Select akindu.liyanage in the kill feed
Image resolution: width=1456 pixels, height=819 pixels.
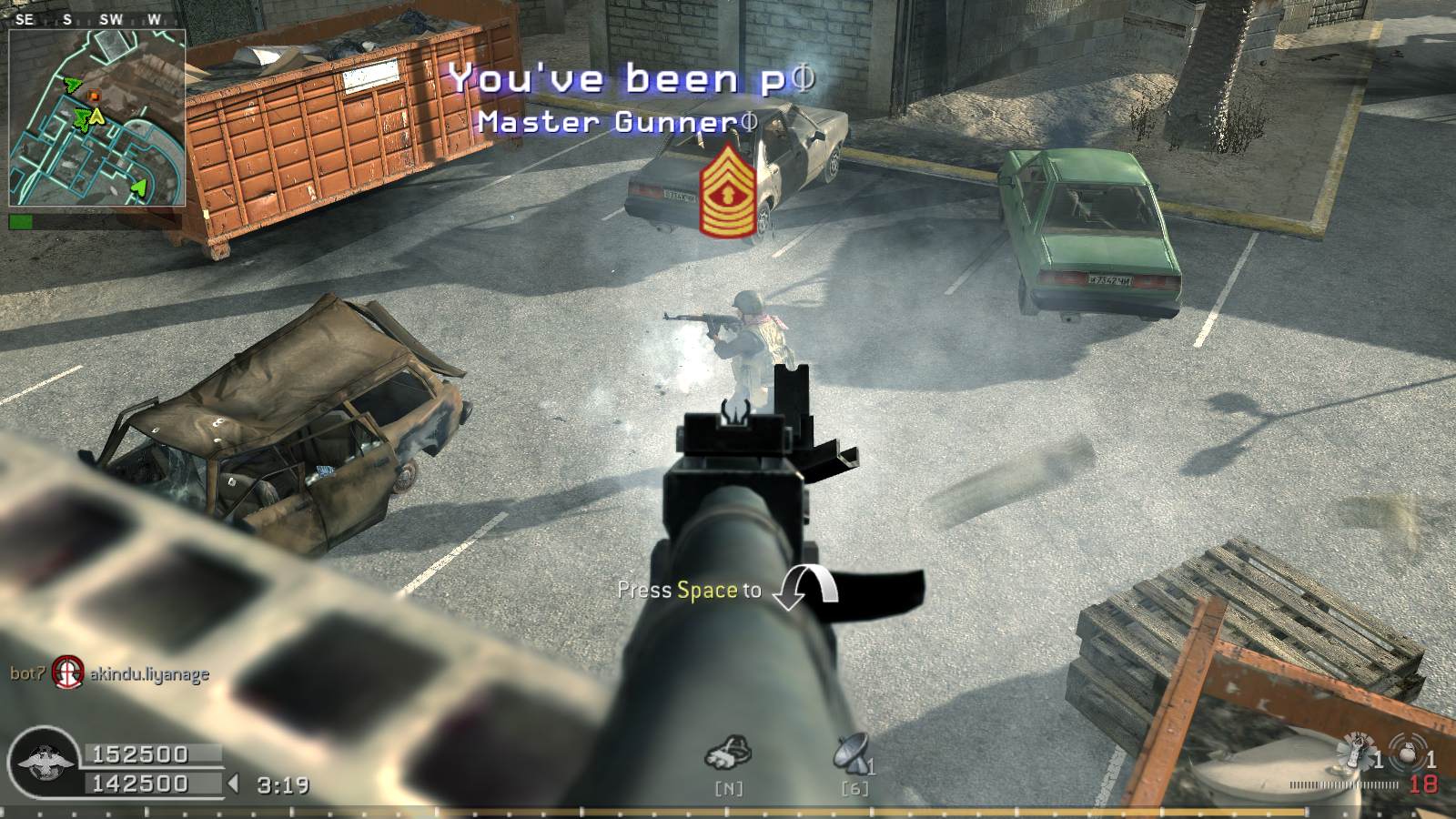click(149, 674)
